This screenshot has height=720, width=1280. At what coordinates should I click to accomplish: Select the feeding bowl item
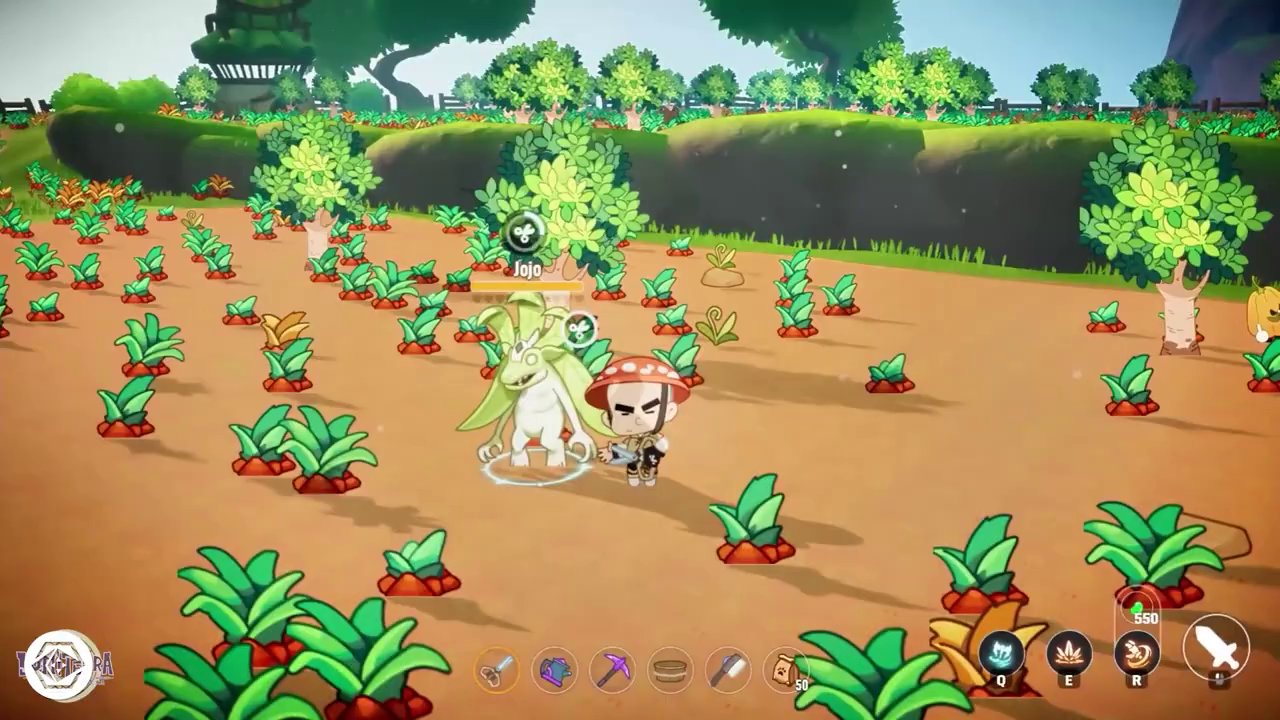tap(670, 670)
